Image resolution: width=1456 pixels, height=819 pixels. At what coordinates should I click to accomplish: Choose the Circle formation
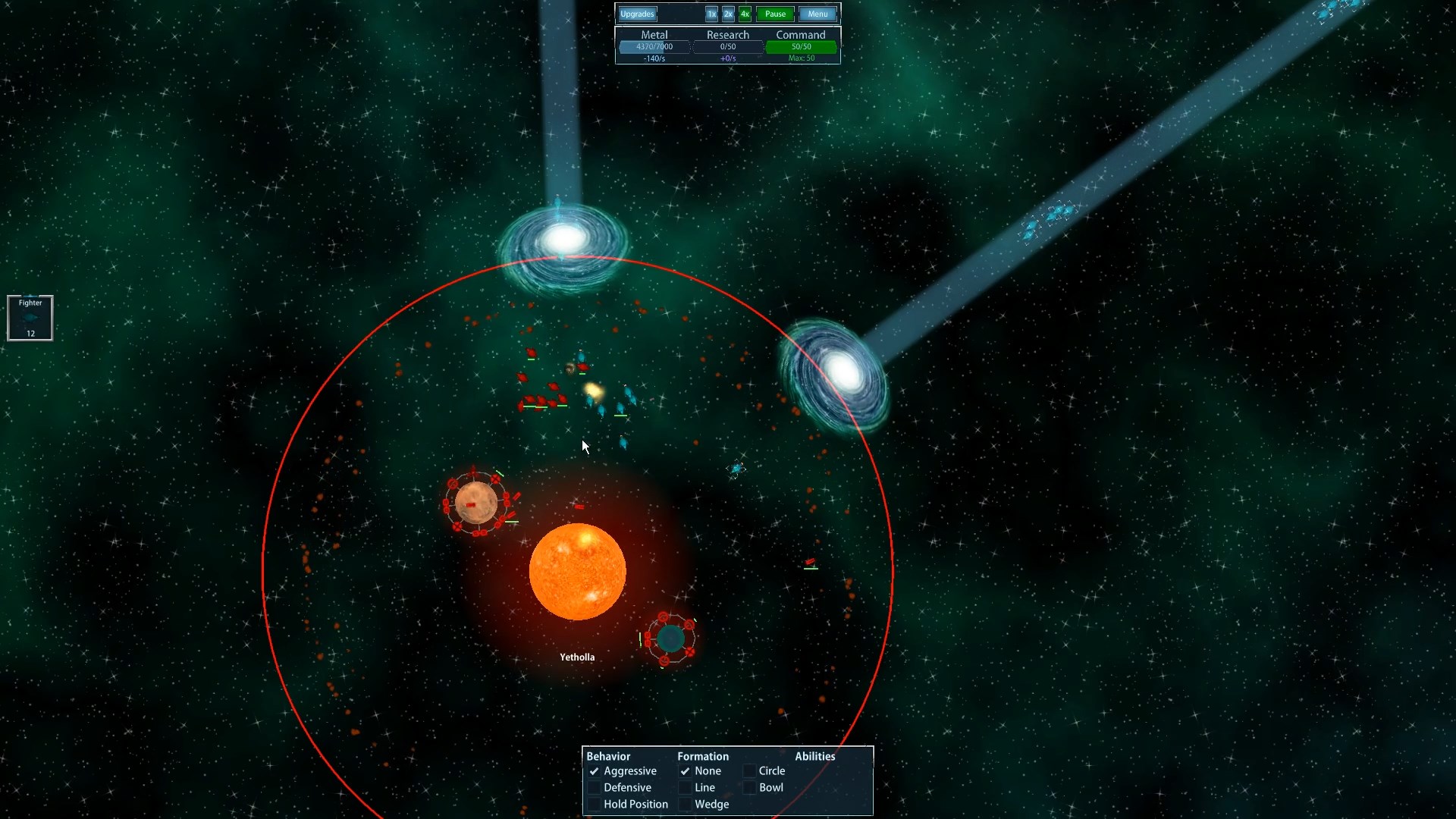[x=749, y=771]
